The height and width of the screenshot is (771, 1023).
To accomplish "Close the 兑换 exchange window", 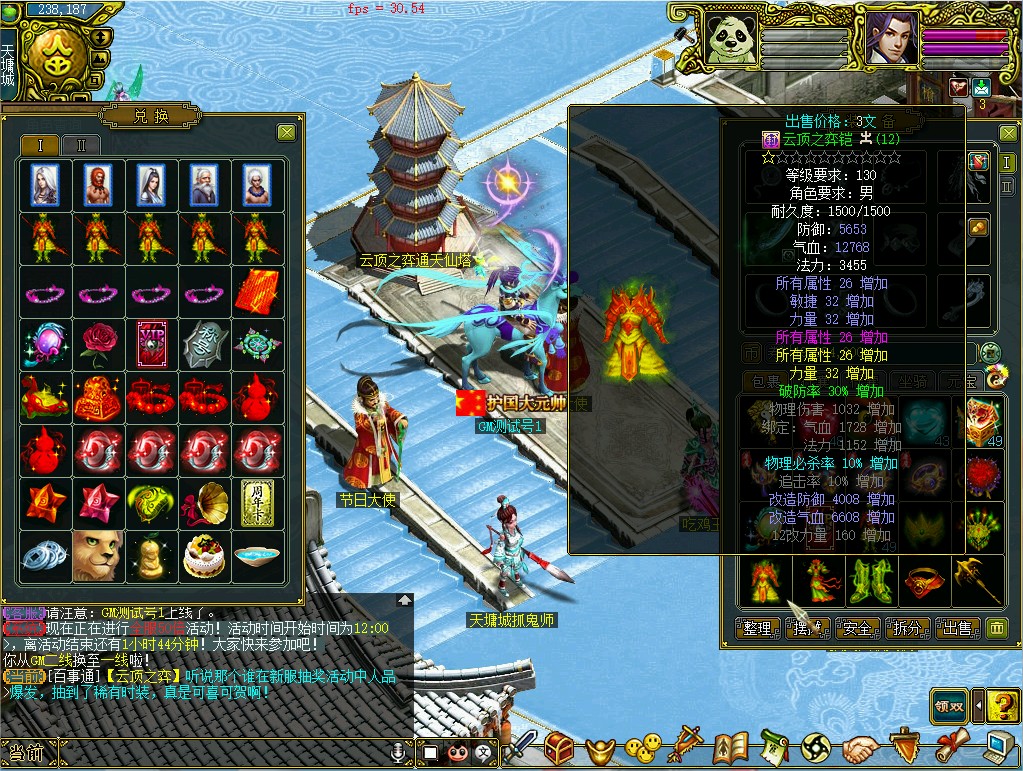I will click(x=286, y=132).
